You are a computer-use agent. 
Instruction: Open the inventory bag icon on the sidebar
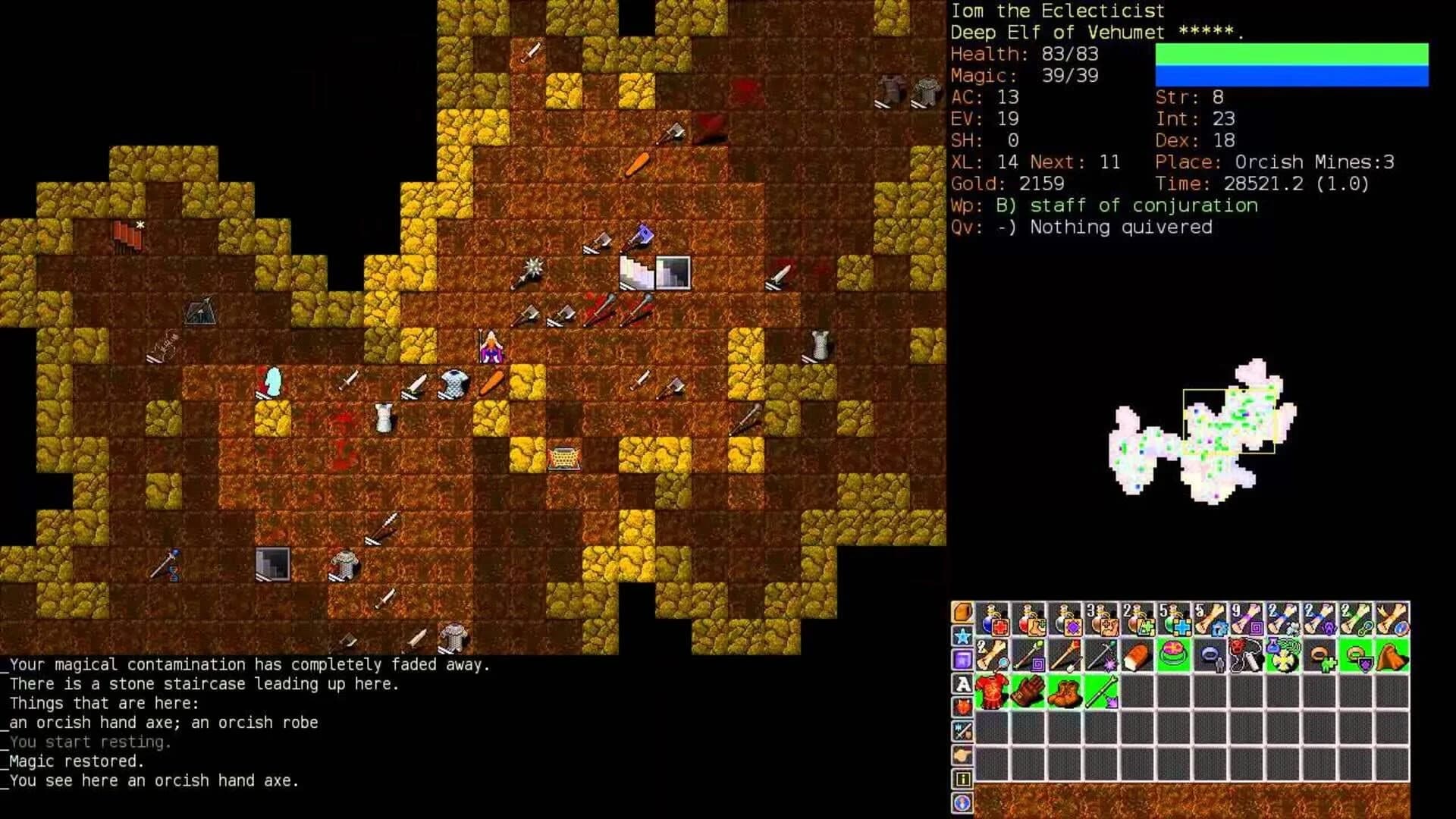pyautogui.click(x=963, y=611)
